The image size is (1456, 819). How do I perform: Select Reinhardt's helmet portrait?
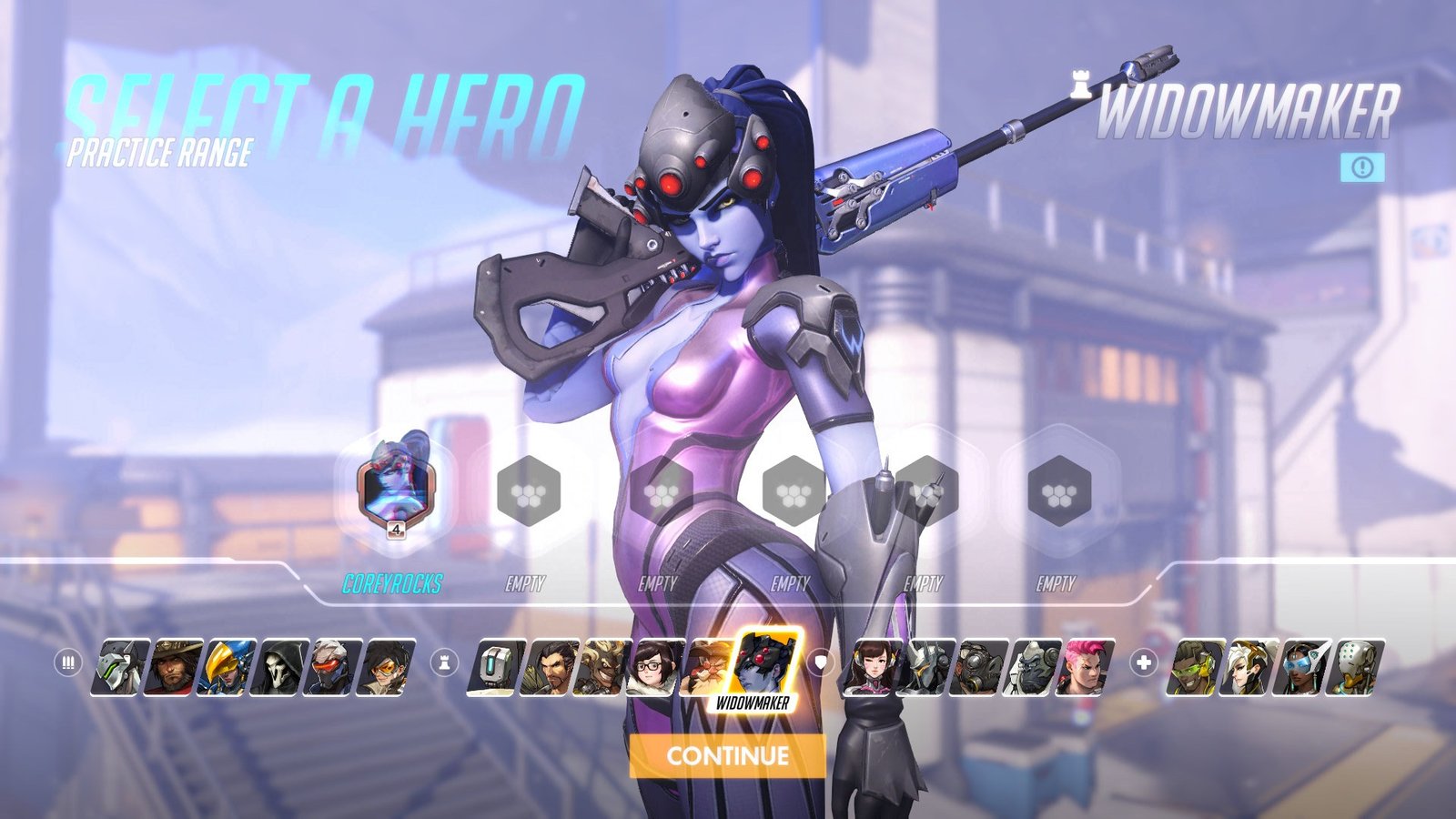tap(925, 667)
